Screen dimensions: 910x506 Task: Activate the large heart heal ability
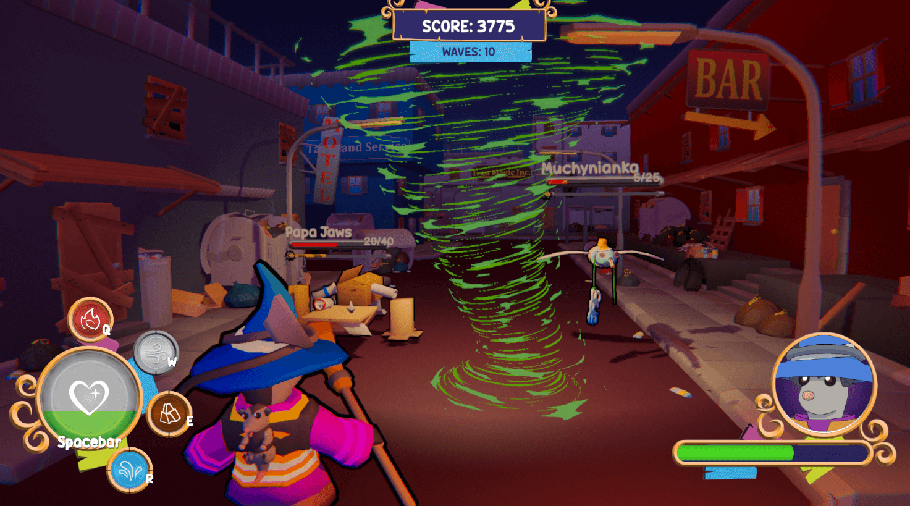pyautogui.click(x=89, y=397)
